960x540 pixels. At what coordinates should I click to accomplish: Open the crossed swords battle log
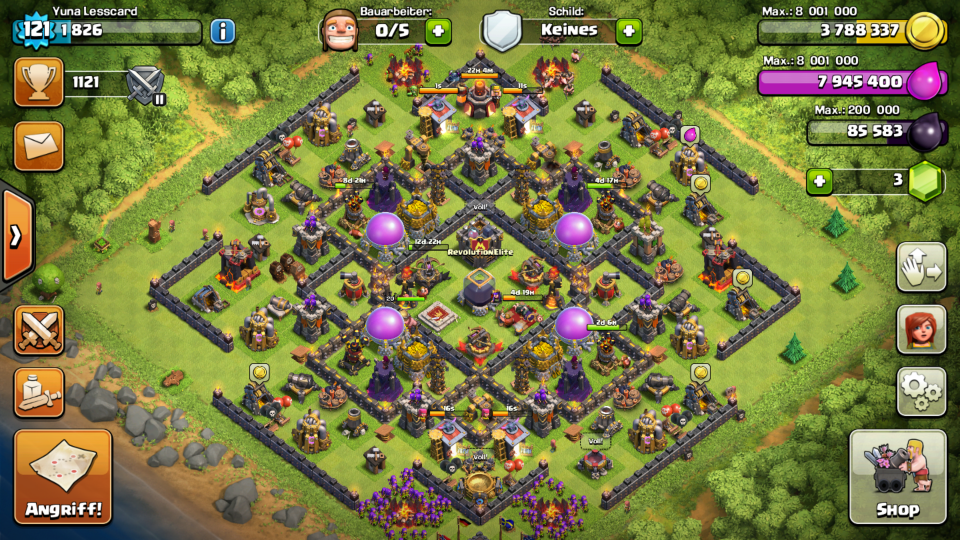click(39, 330)
